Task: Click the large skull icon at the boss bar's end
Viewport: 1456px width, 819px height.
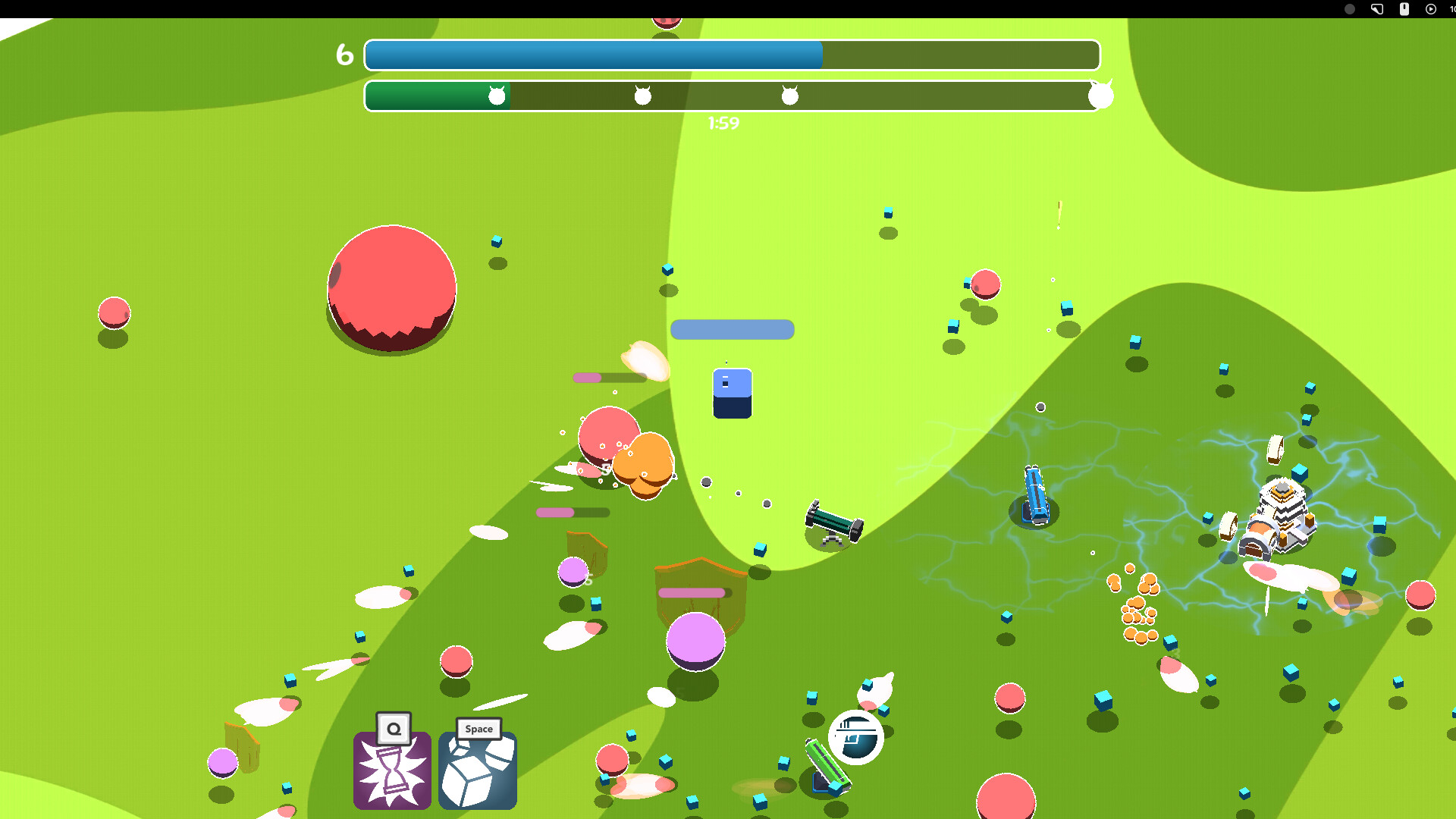Action: point(1100,95)
